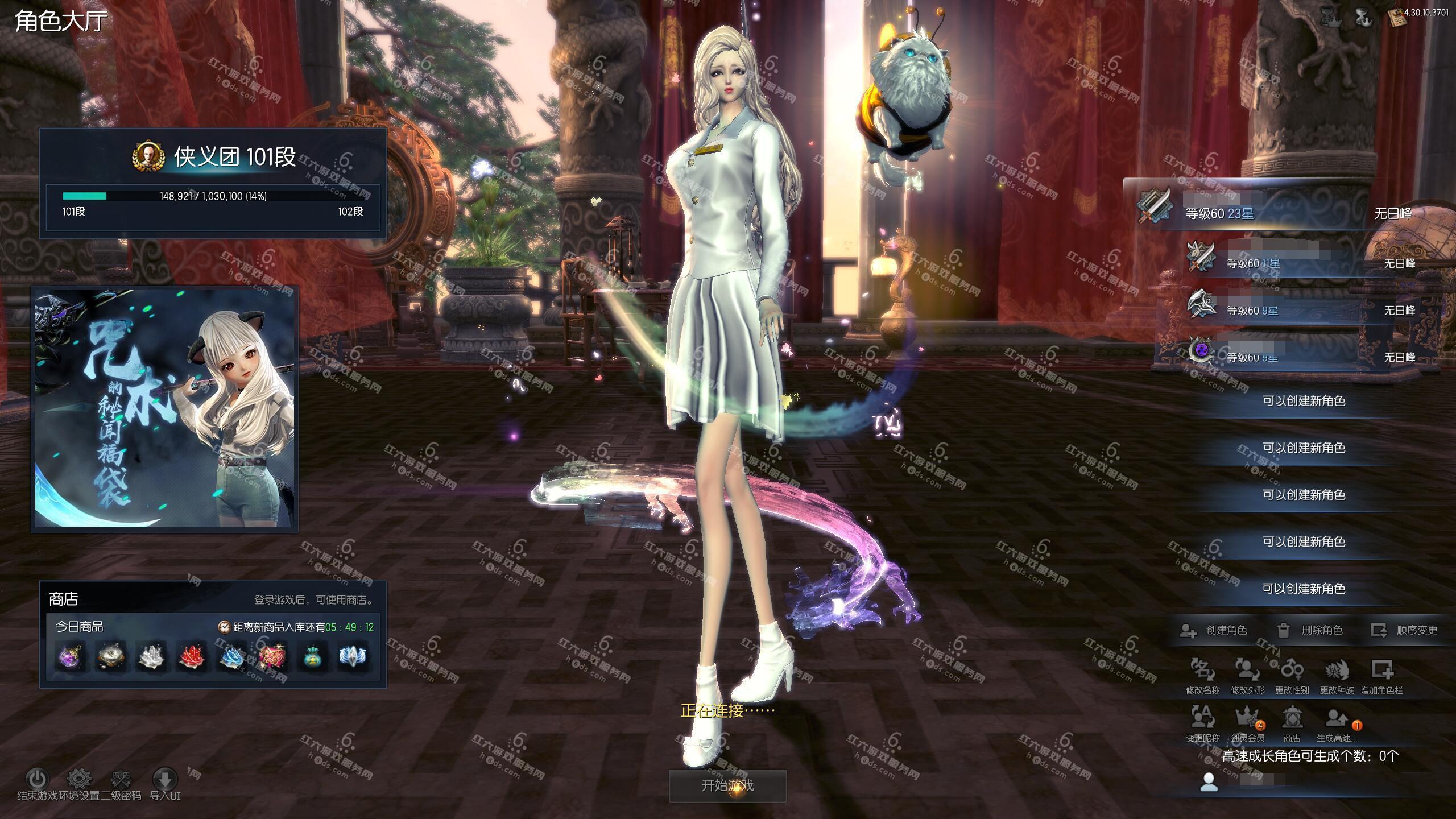1456x819 pixels.
Task: Open the 顺序变更 reorder option
Action: pos(1405,630)
